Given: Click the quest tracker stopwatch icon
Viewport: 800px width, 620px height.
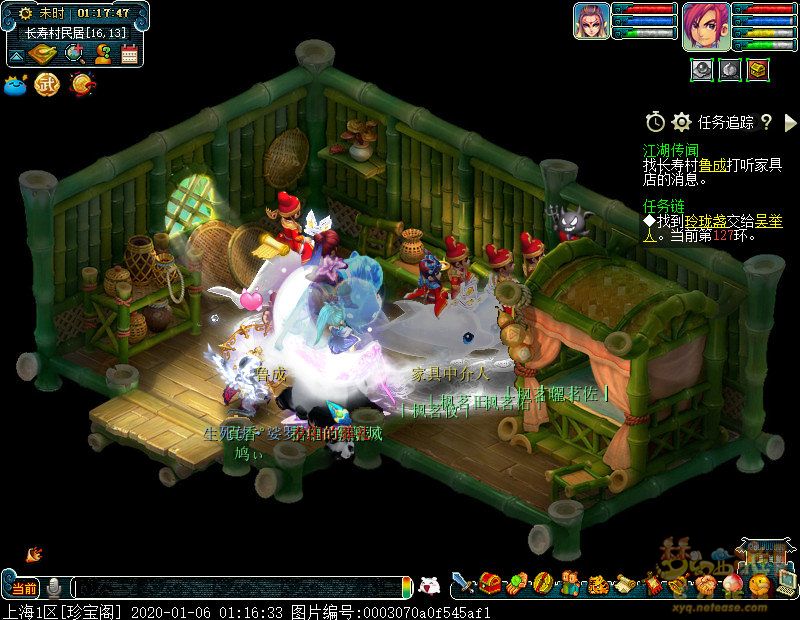Looking at the screenshot, I should (655, 122).
